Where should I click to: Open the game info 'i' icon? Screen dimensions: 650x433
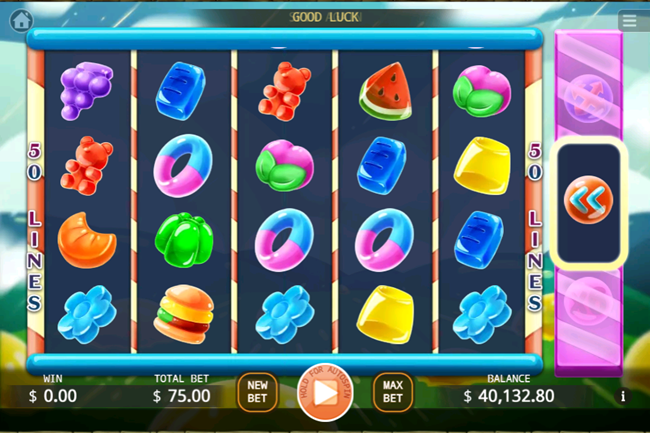tap(623, 396)
